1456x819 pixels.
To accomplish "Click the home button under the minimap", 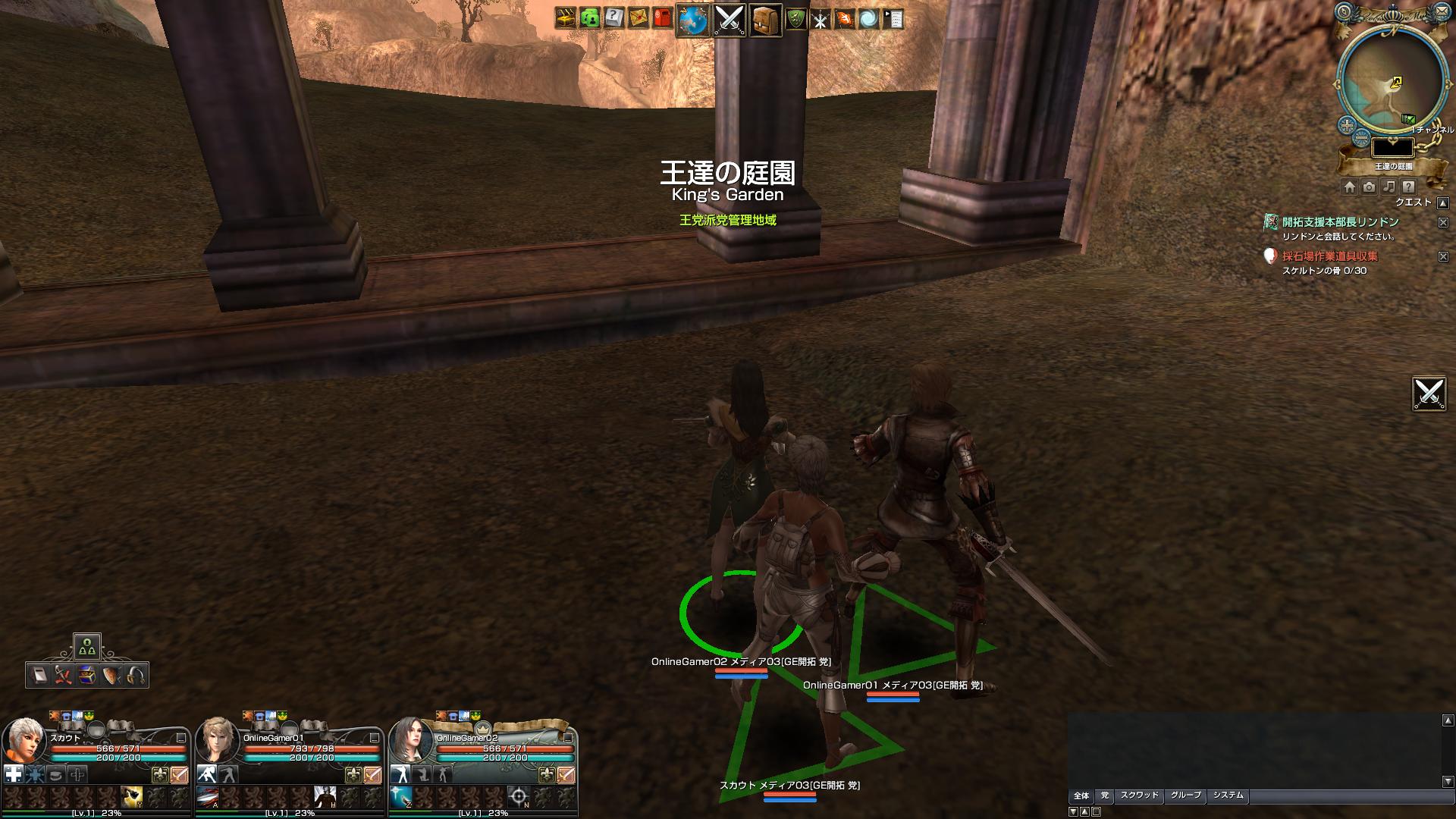I will [x=1349, y=187].
